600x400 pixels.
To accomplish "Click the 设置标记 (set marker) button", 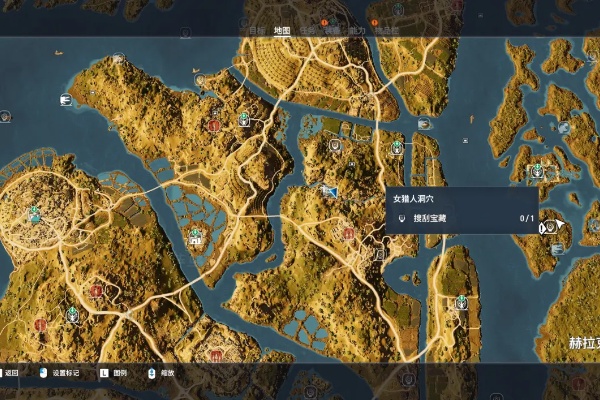I will pos(66,372).
